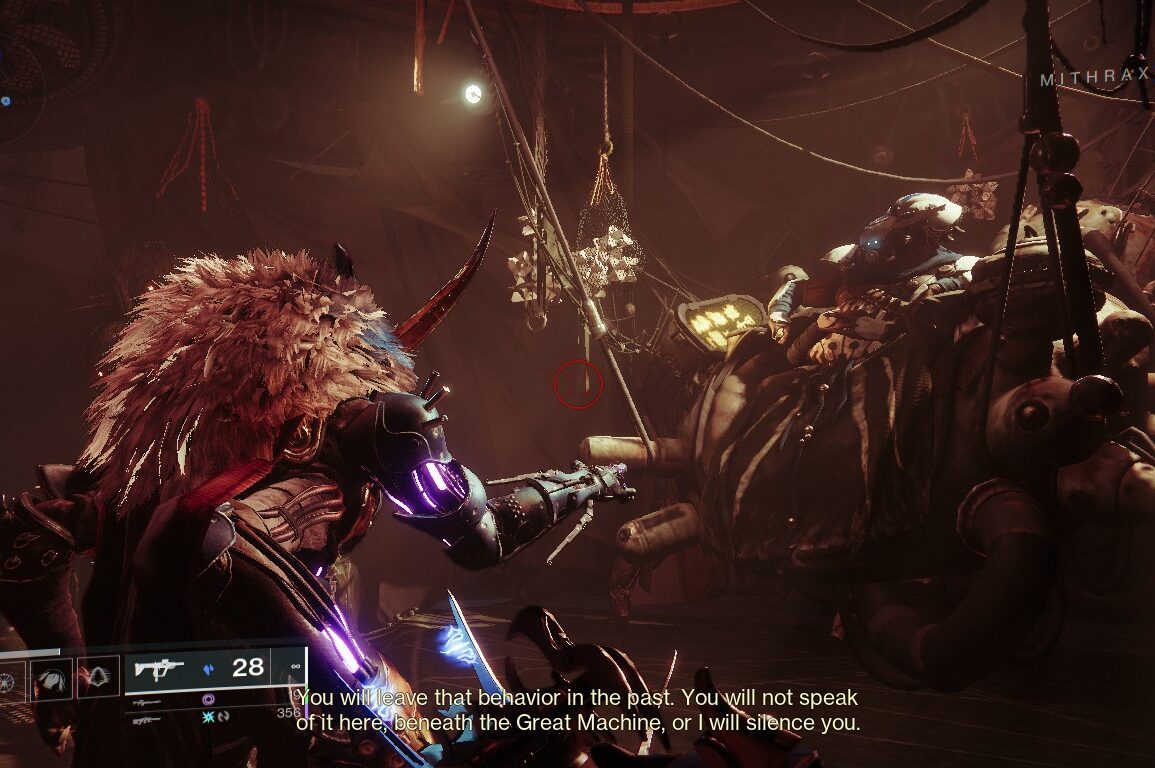The image size is (1155, 768).
Task: Trigger the class ability icon
Action: click(x=98, y=679)
